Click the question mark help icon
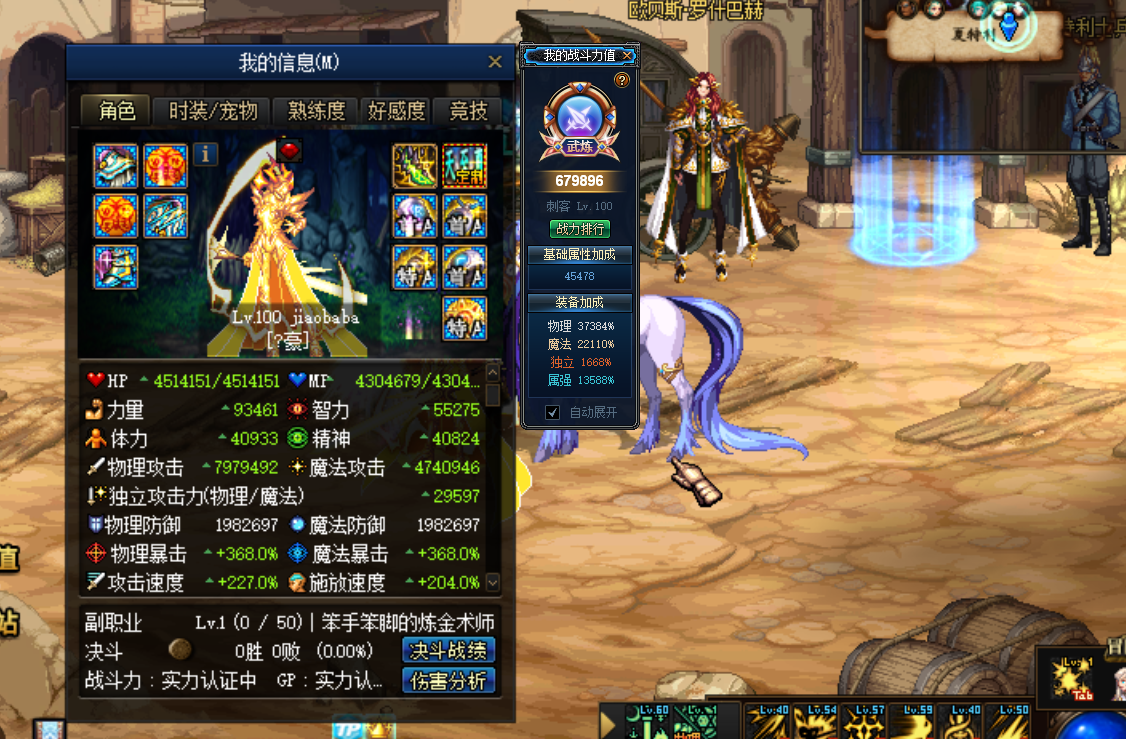Screen dimensions: 1126x739 pos(622,80)
